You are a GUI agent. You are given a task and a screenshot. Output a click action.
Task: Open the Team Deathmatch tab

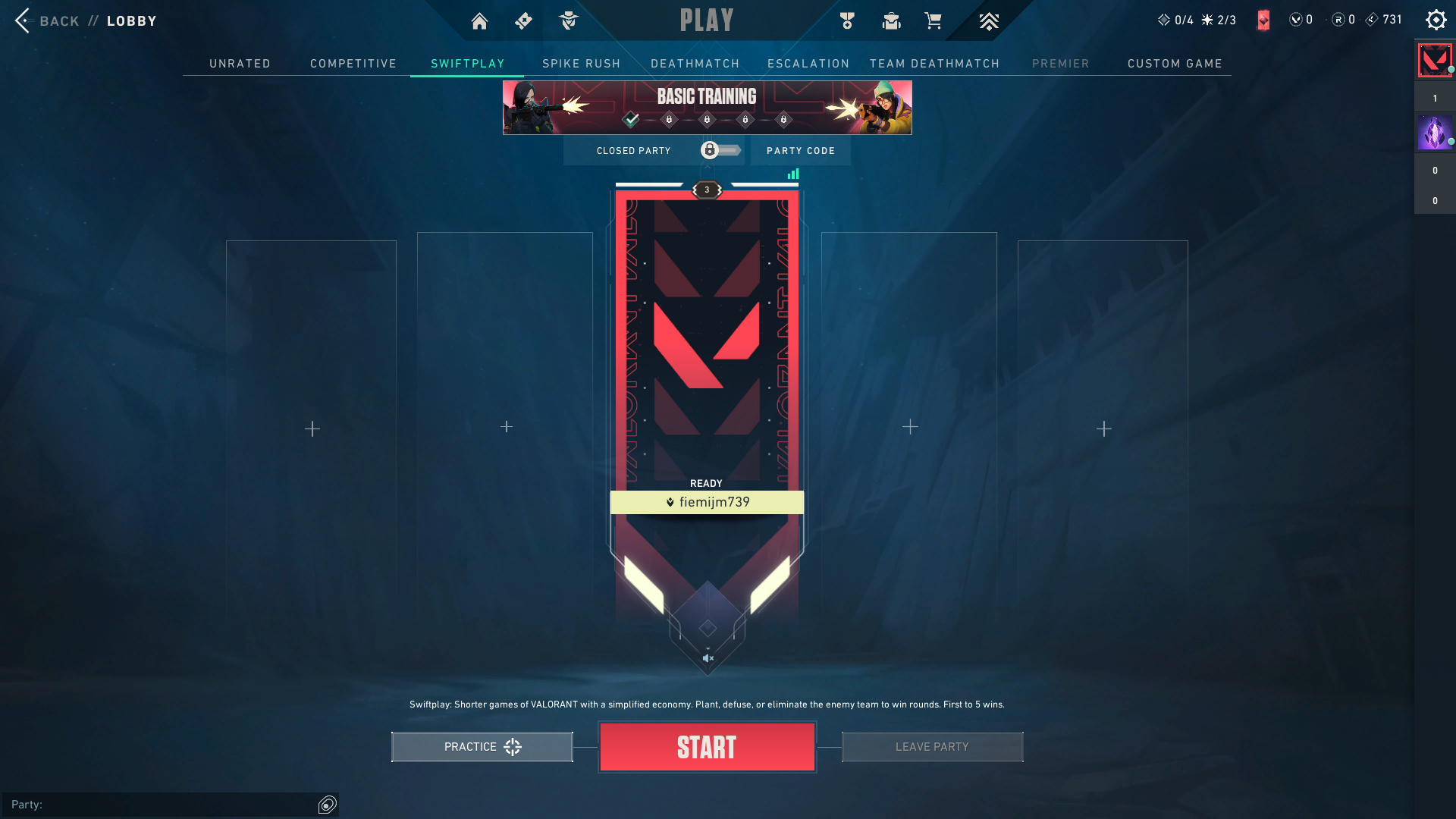point(934,64)
